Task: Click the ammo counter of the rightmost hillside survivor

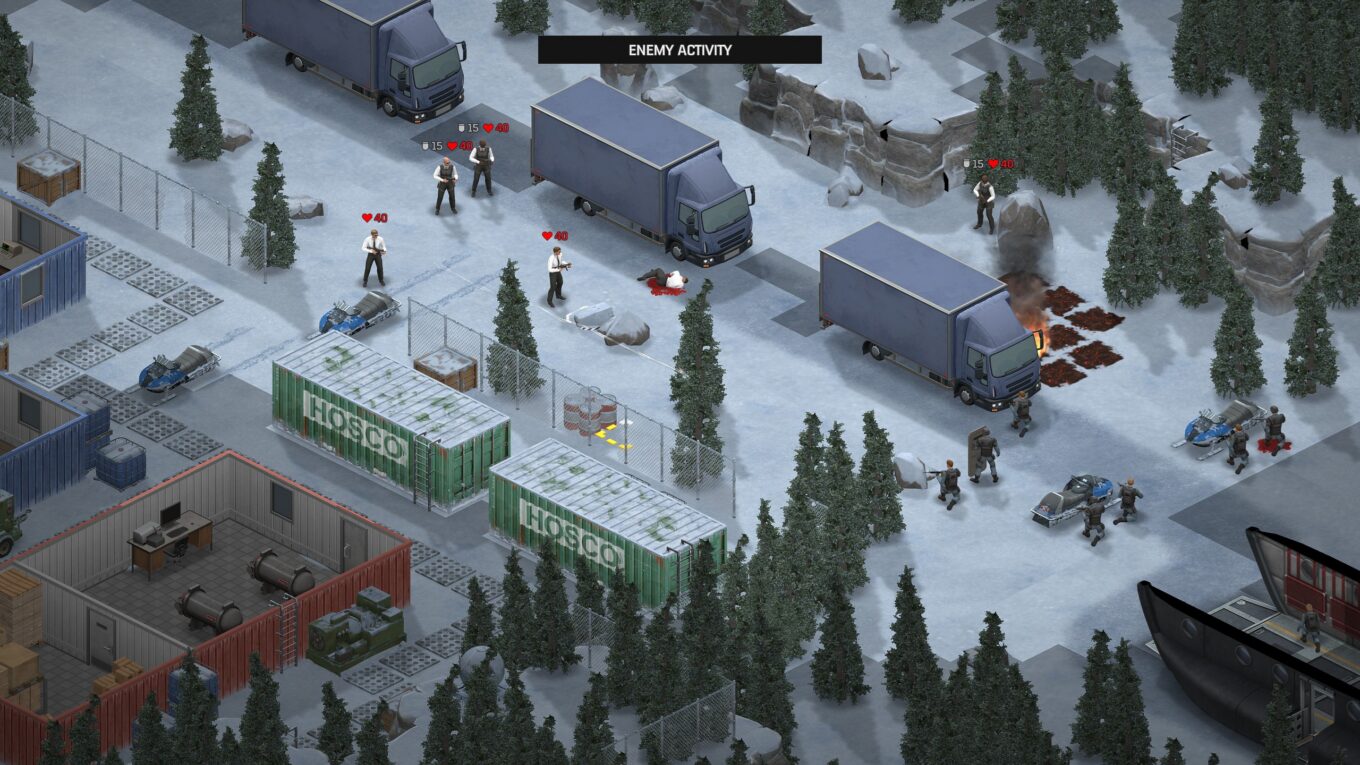Action: click(x=966, y=163)
